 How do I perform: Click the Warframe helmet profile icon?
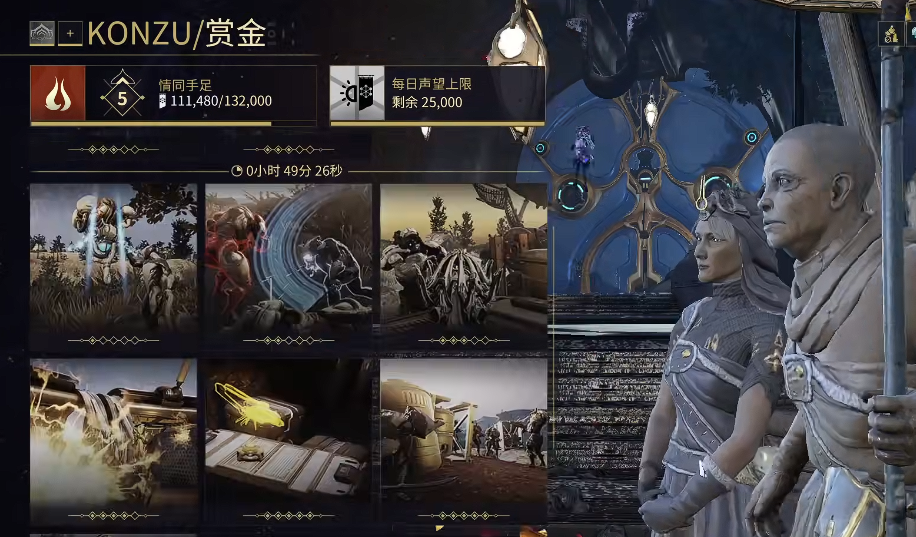pos(42,34)
